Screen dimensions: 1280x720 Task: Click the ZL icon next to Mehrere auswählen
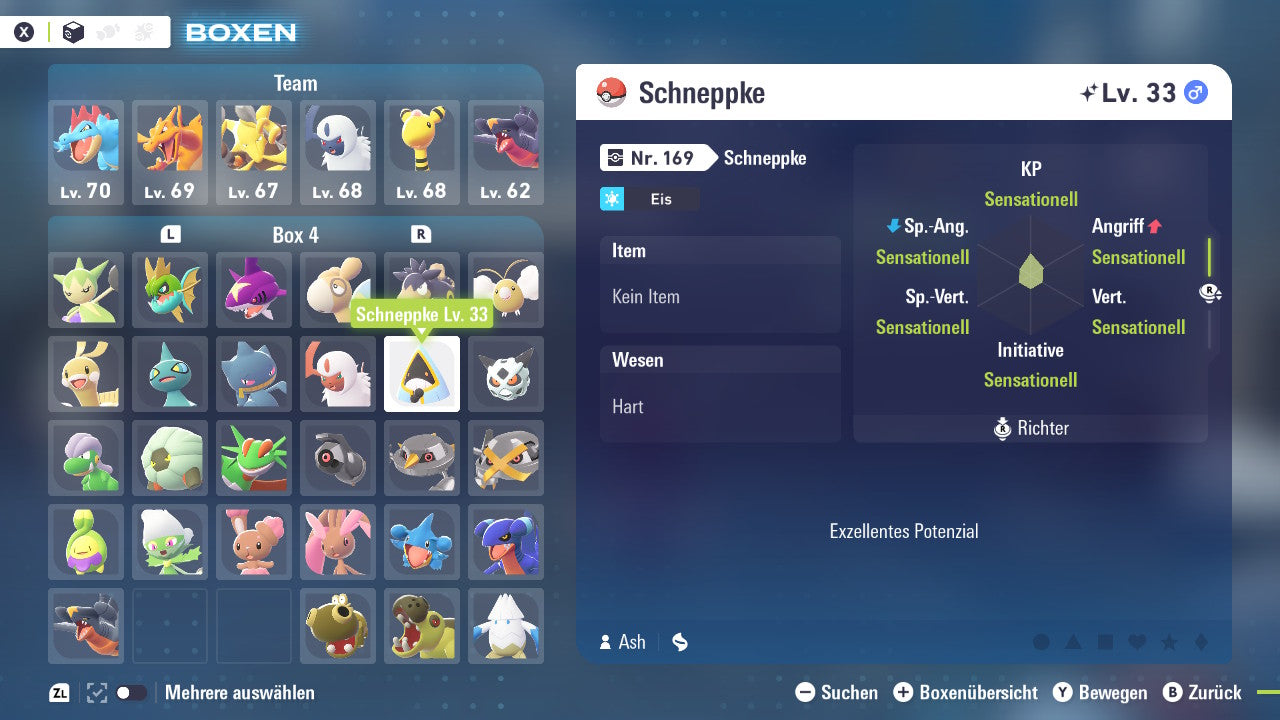click(x=57, y=691)
